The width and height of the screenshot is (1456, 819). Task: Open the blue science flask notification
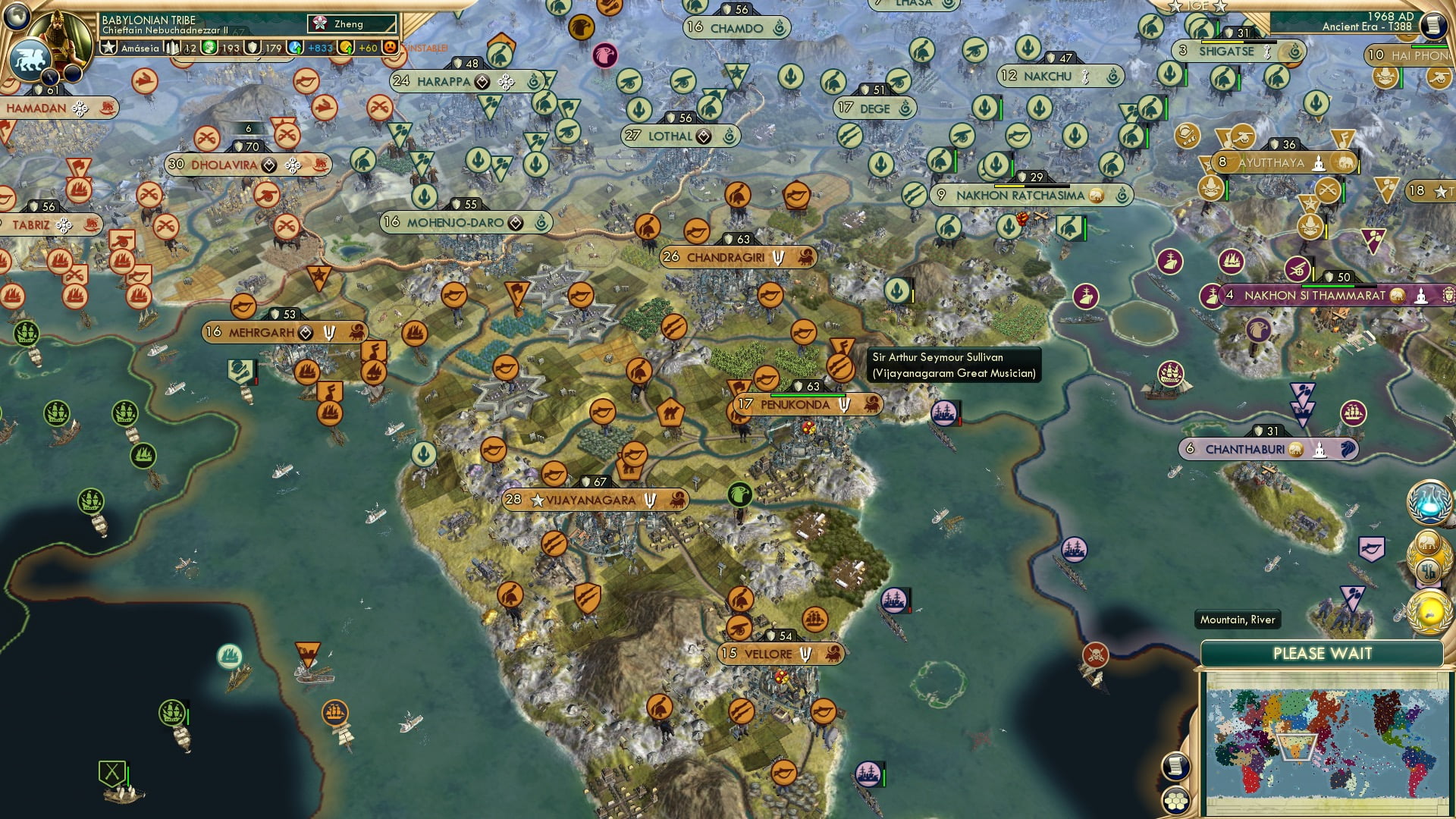[1429, 502]
